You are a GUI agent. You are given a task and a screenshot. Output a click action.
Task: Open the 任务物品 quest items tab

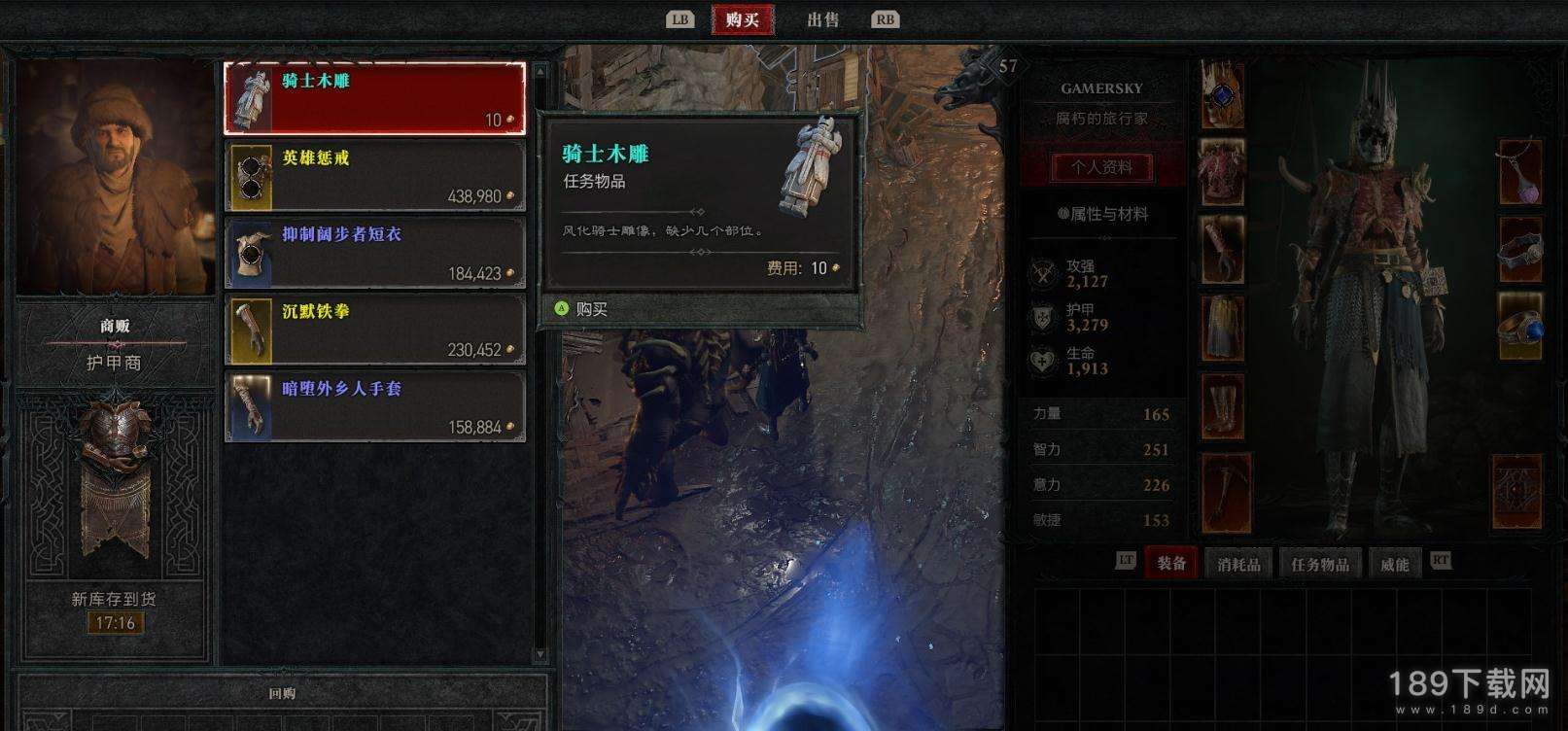coord(1319,564)
